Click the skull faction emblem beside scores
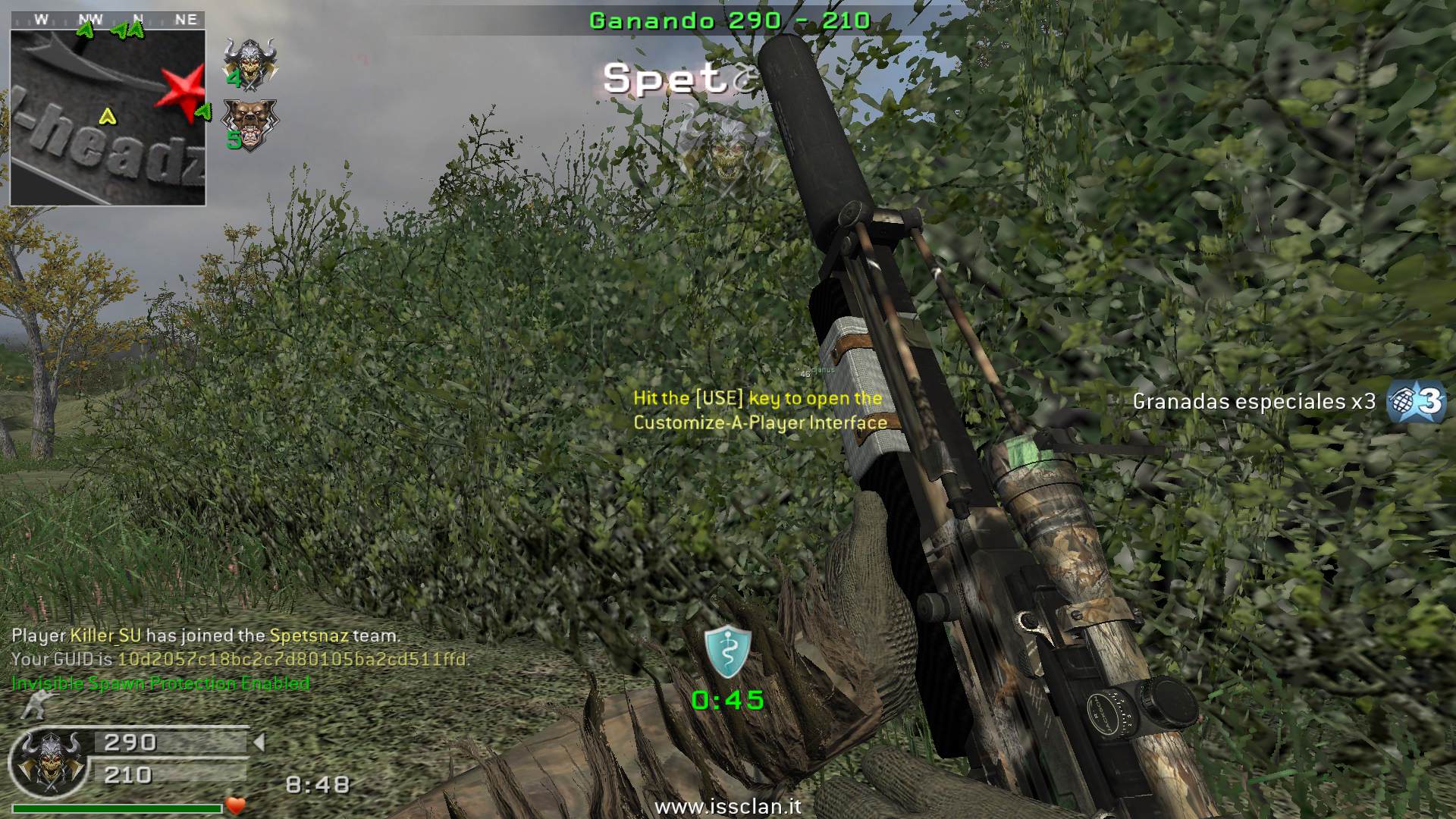This screenshot has width=1456, height=819. [50, 761]
